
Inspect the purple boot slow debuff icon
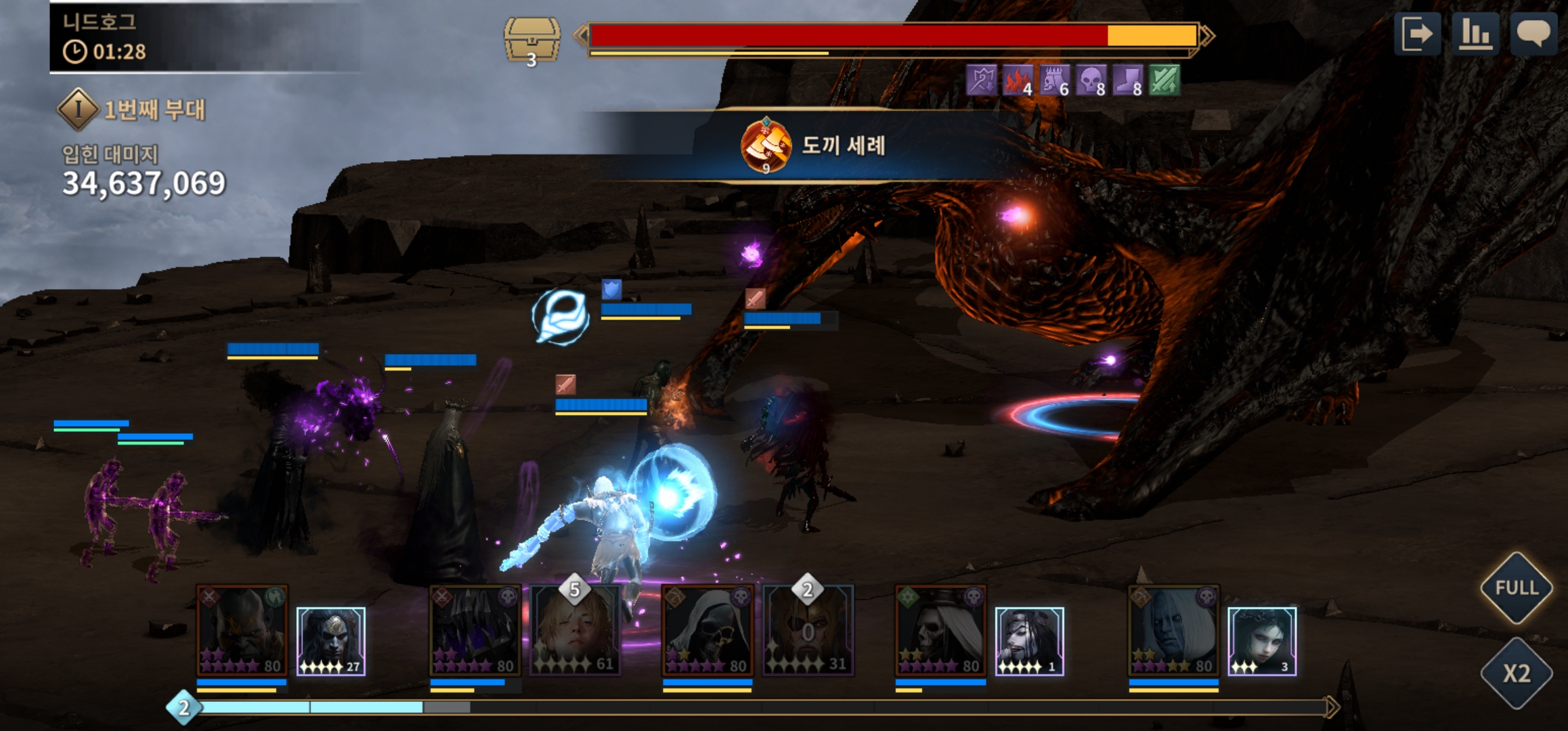1127,81
